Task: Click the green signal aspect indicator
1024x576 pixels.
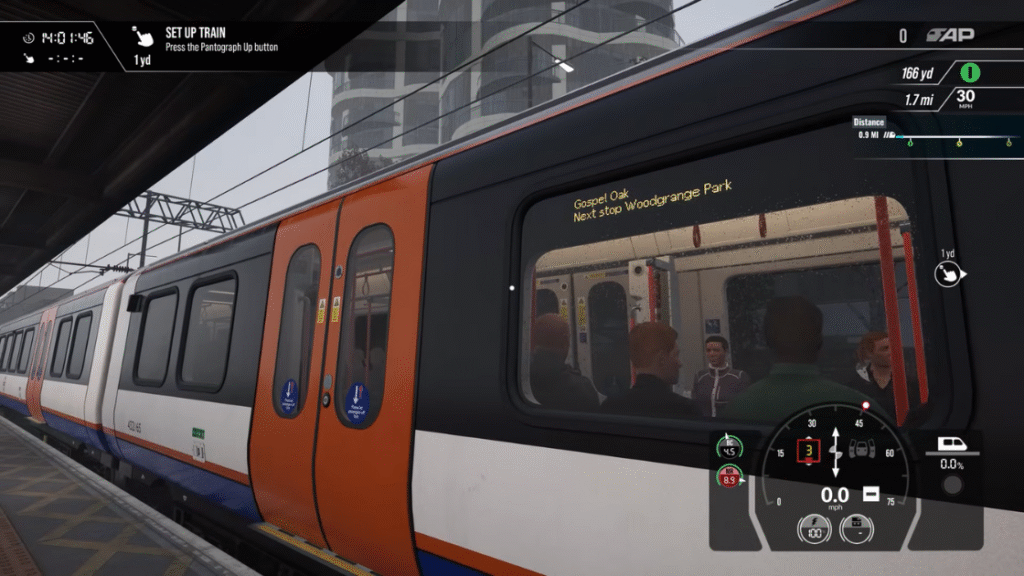Action: tap(969, 73)
